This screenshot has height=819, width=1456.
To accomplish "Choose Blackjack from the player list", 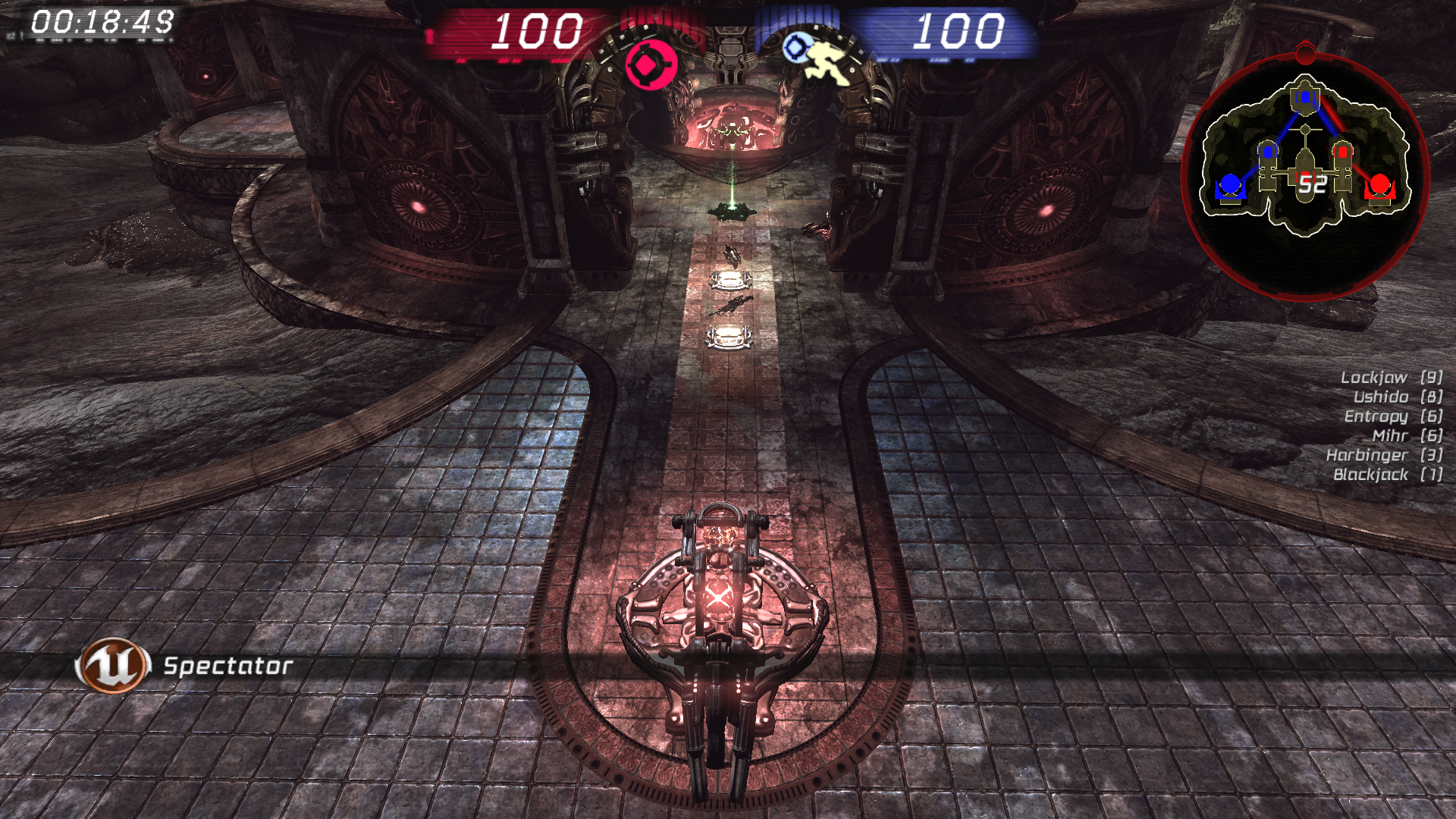I will coord(1370,475).
